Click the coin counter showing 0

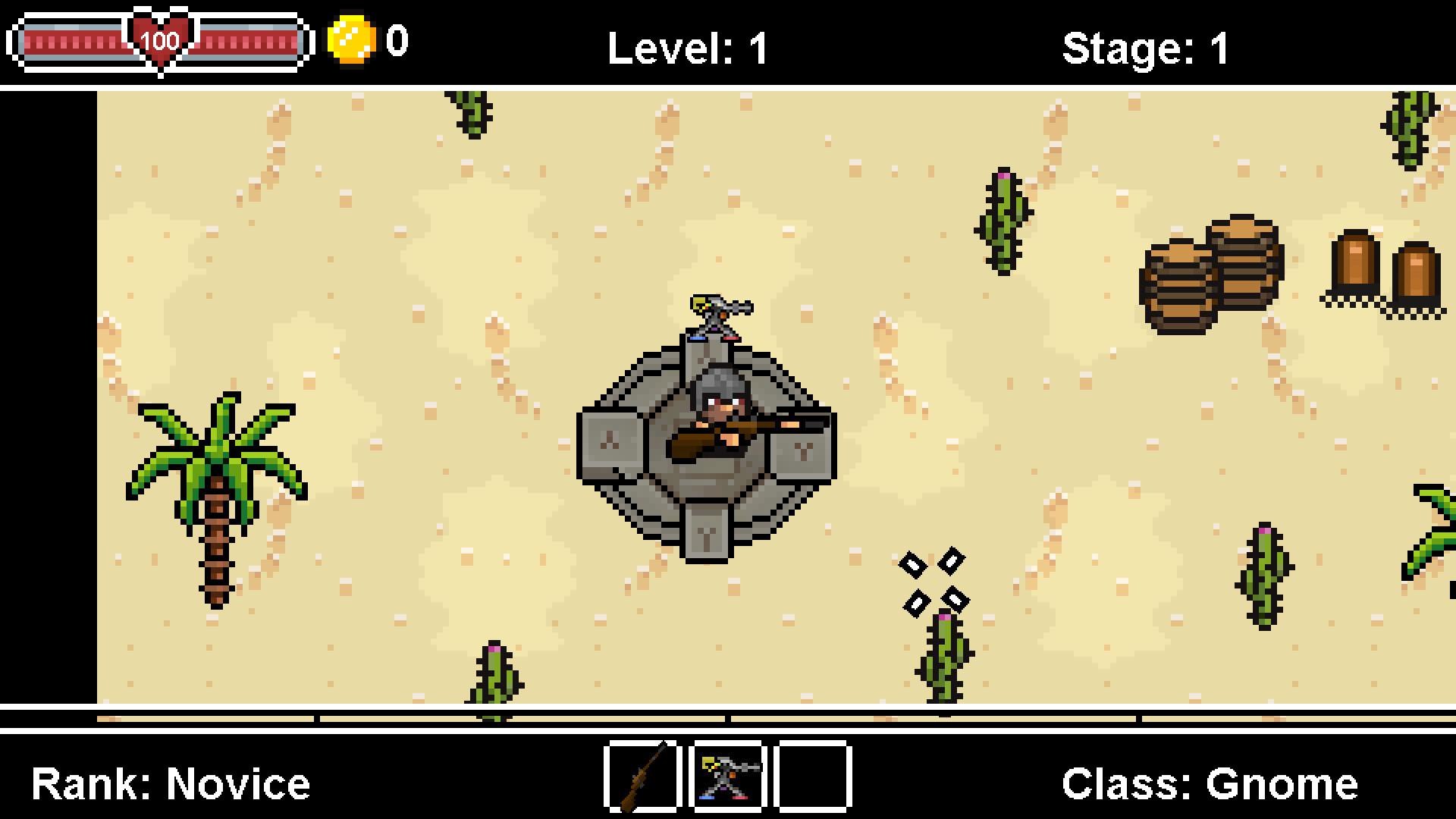(397, 42)
